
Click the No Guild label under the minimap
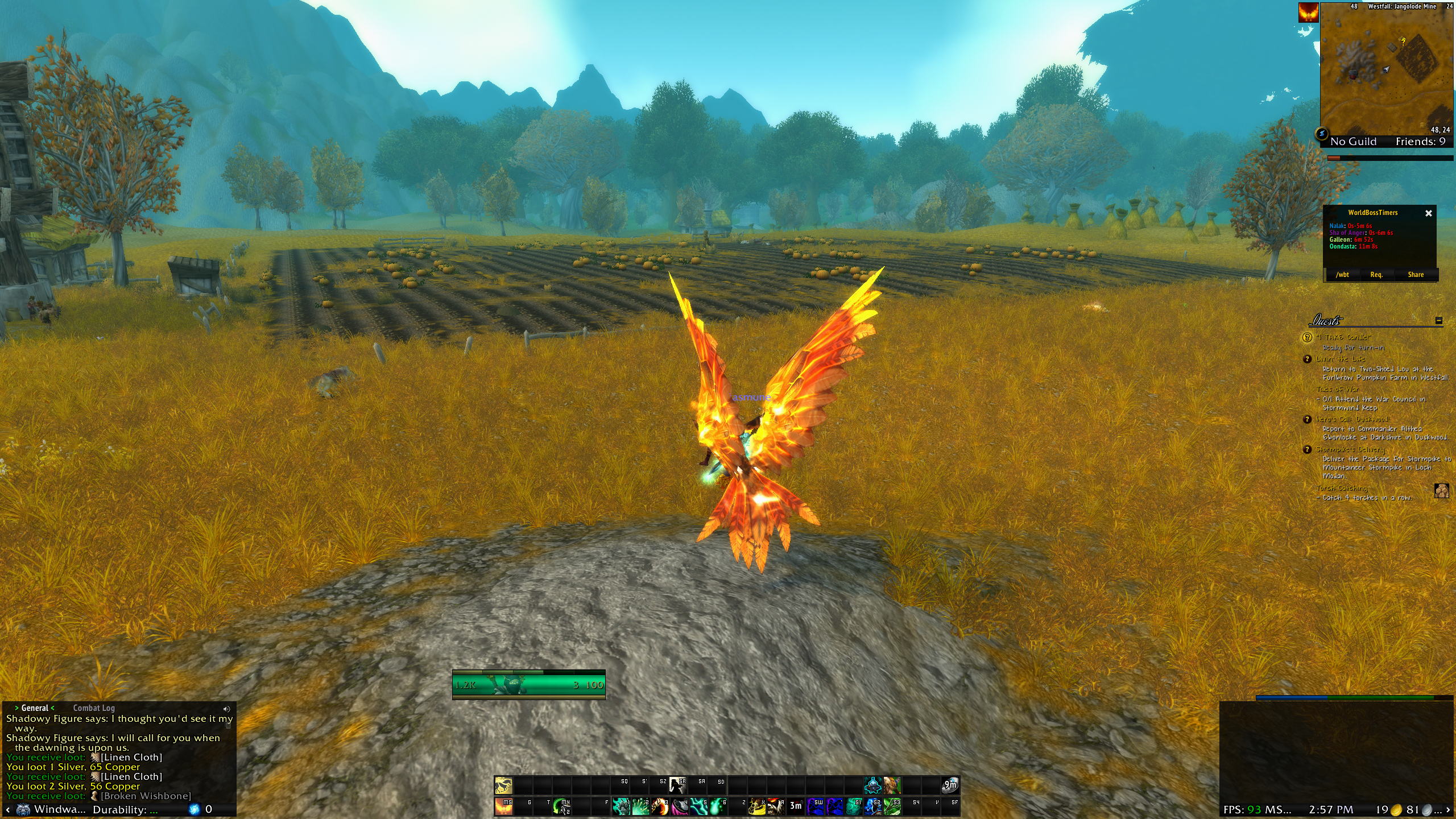click(x=1353, y=142)
